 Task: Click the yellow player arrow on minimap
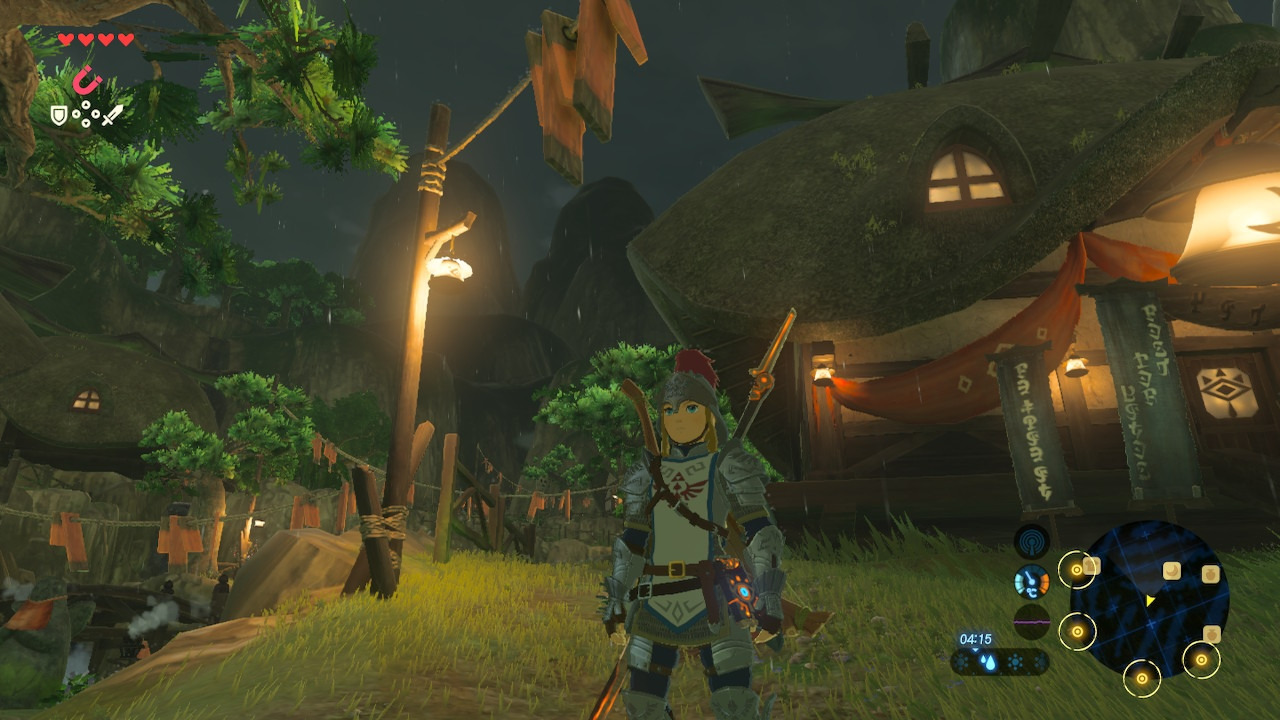coord(1151,600)
